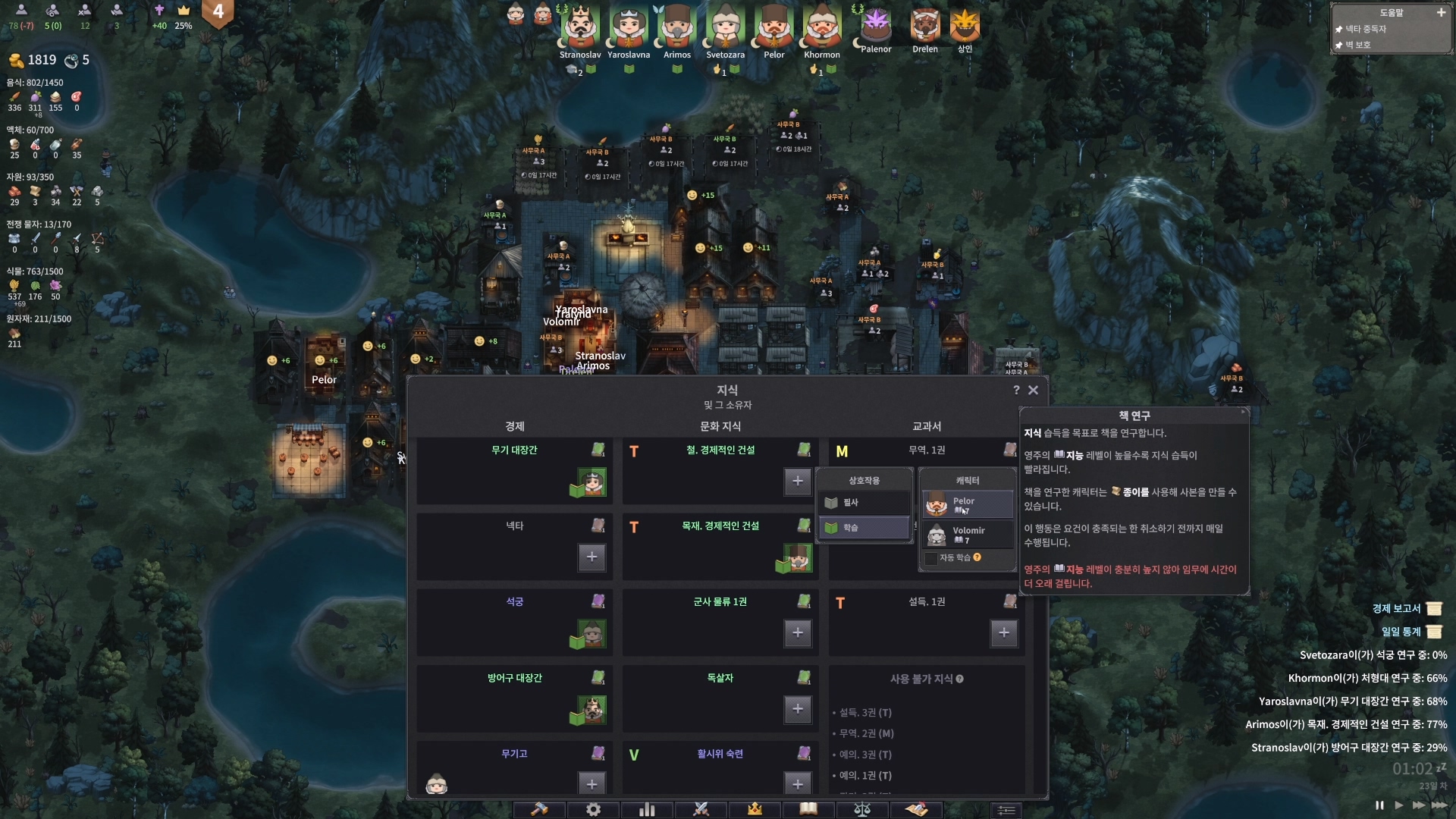
Task: Select Svetozara's portrait in the top bar
Action: click(725, 29)
